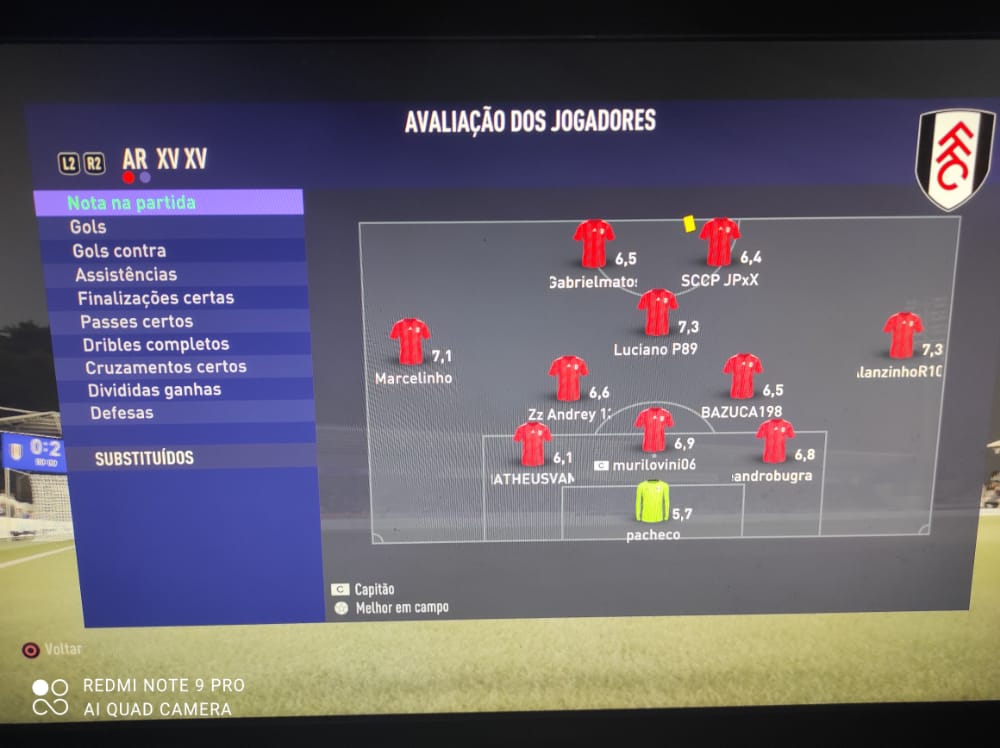Image resolution: width=1000 pixels, height=748 pixels.
Task: Select goalkeeper pacheco's shirt
Action: pyautogui.click(x=653, y=501)
